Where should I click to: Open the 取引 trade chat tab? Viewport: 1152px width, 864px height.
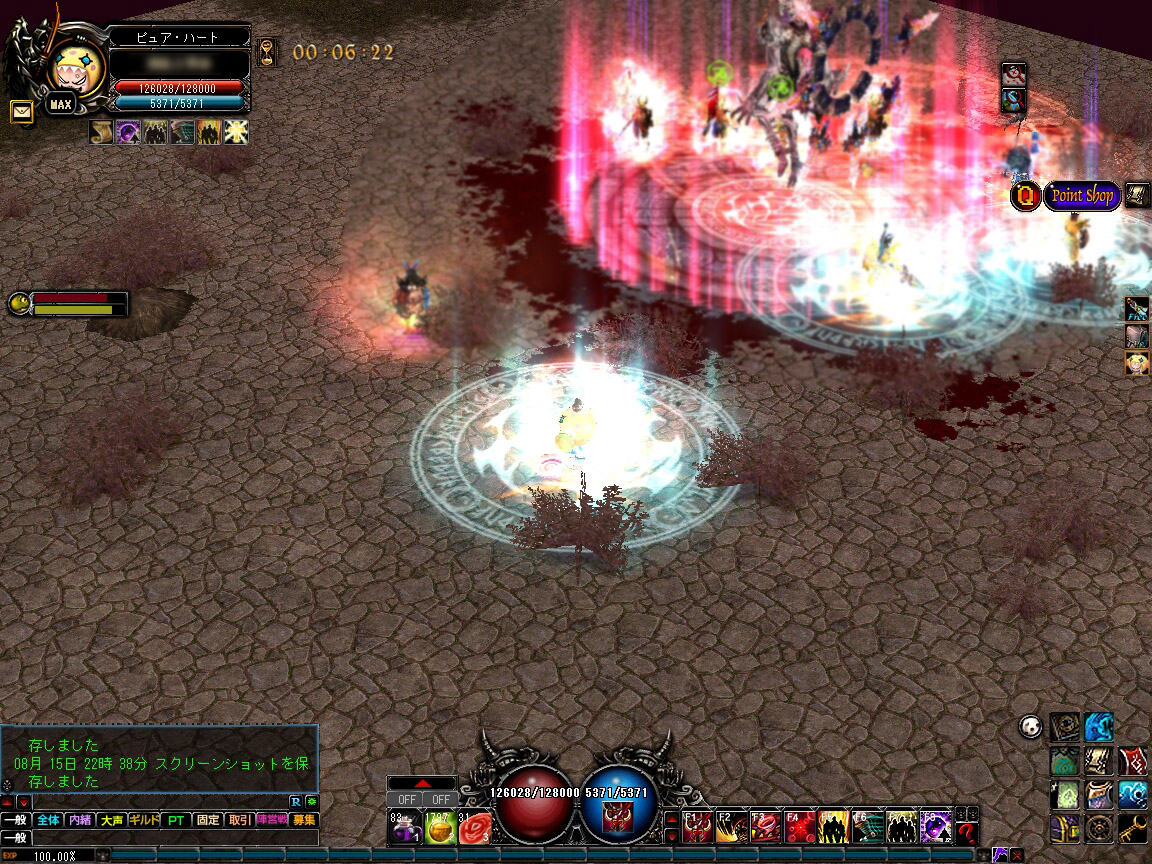click(x=240, y=820)
